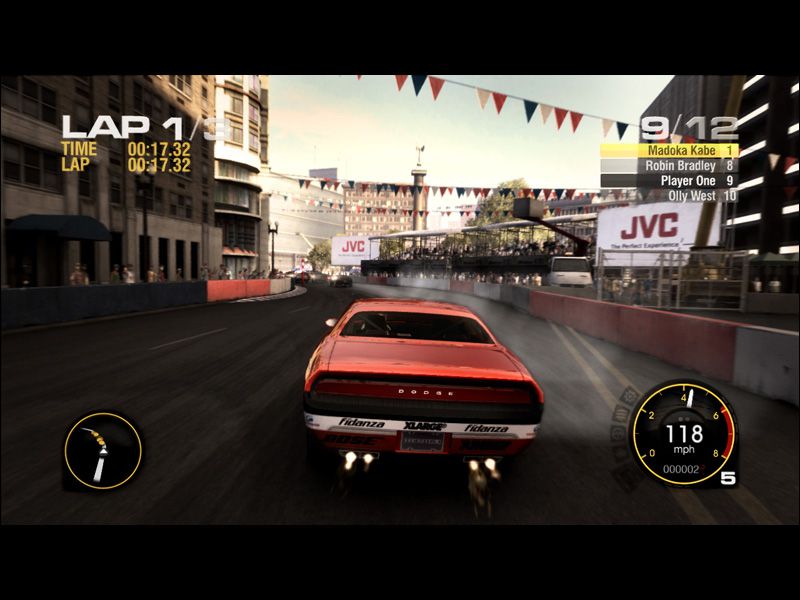
Task: Choose Robin Bradley's leaderboard row
Action: (x=669, y=166)
